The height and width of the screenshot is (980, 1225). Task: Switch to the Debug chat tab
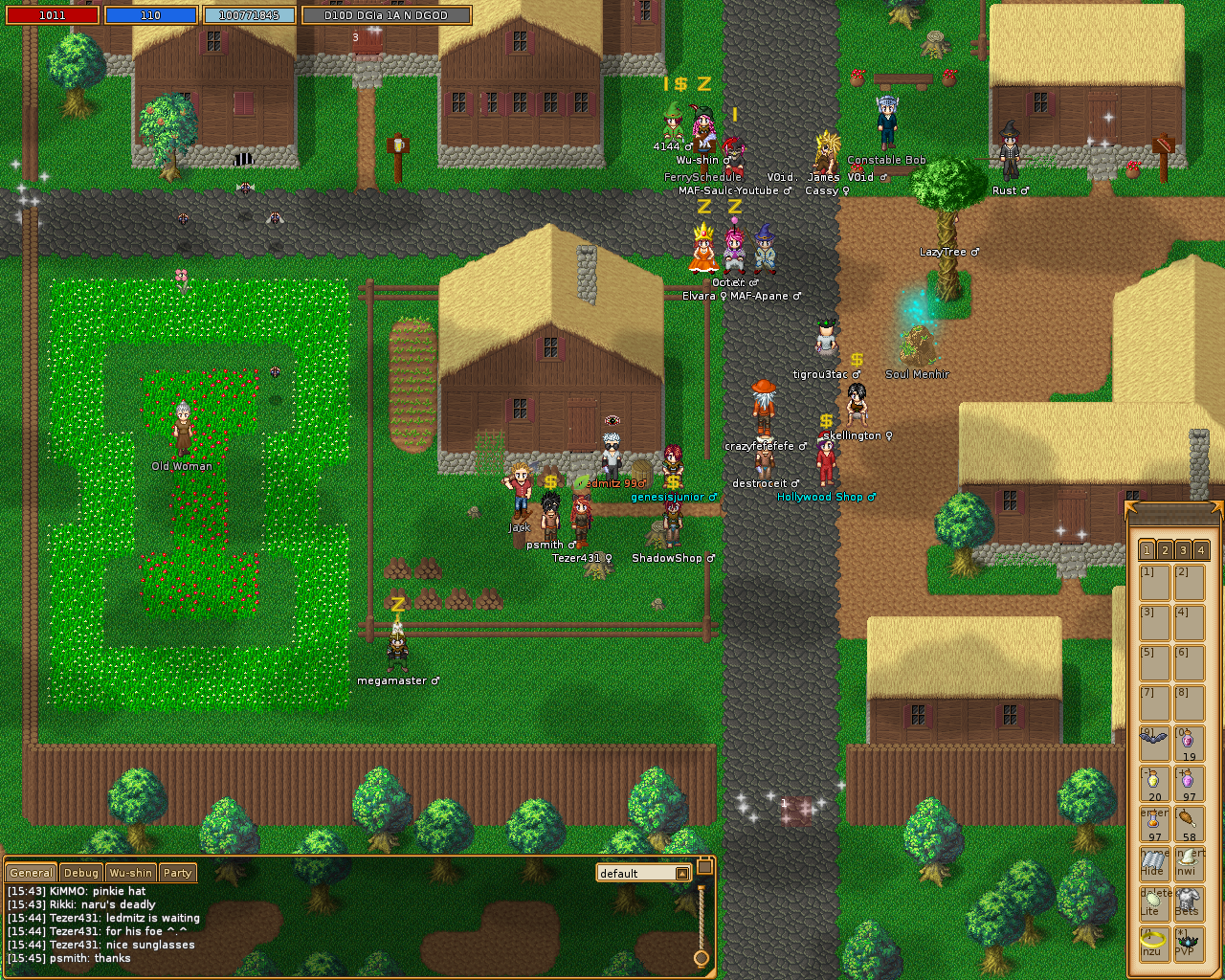[80, 873]
